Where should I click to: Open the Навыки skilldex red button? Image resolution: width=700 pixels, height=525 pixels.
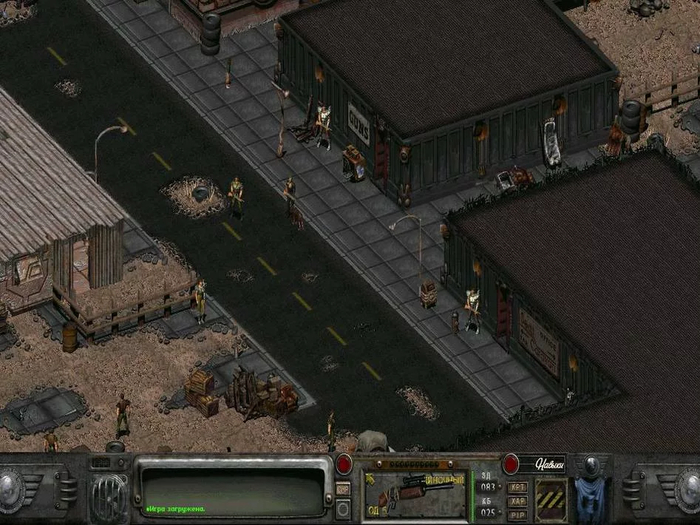(511, 464)
